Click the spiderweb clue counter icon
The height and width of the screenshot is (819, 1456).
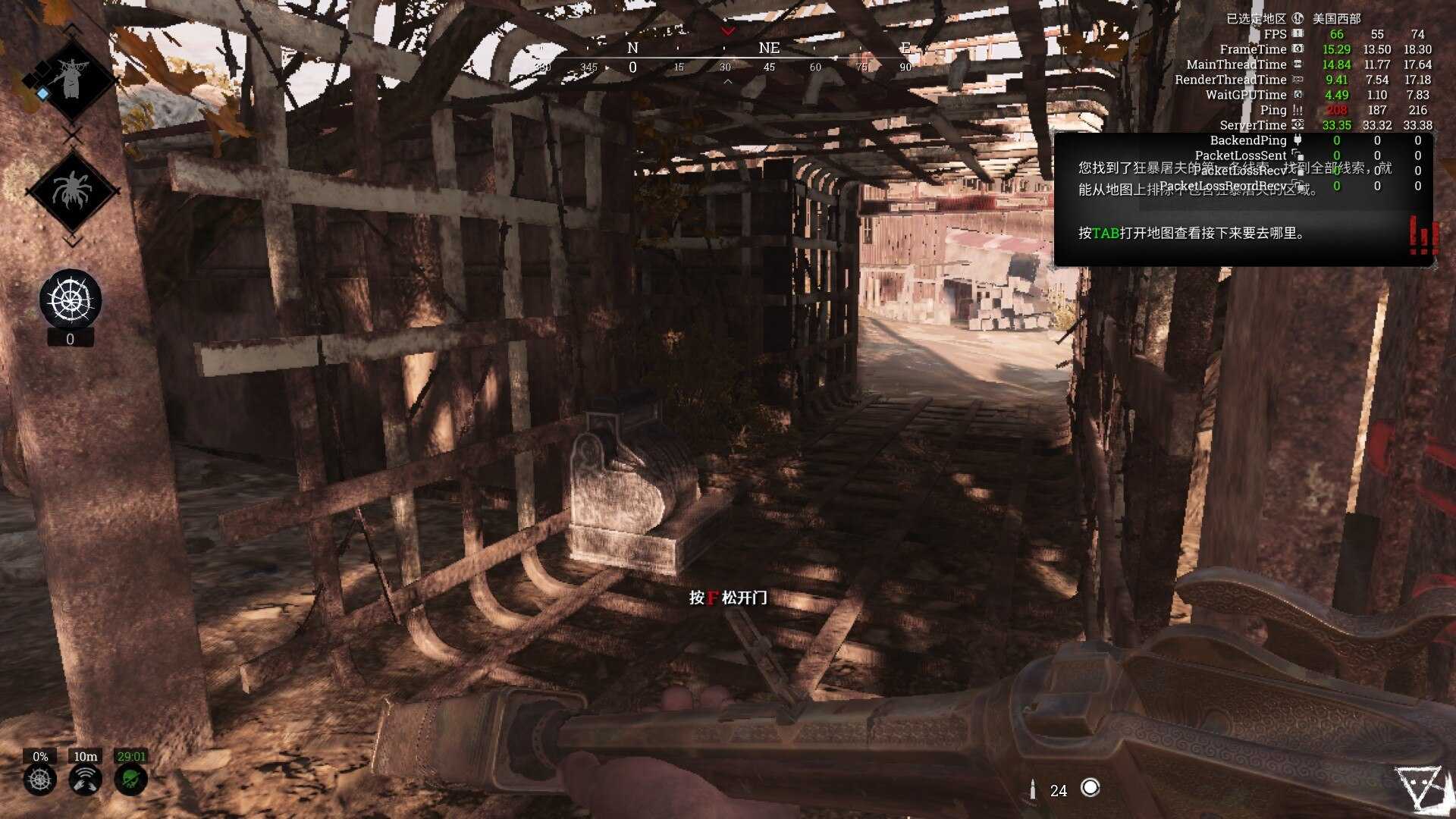click(71, 300)
